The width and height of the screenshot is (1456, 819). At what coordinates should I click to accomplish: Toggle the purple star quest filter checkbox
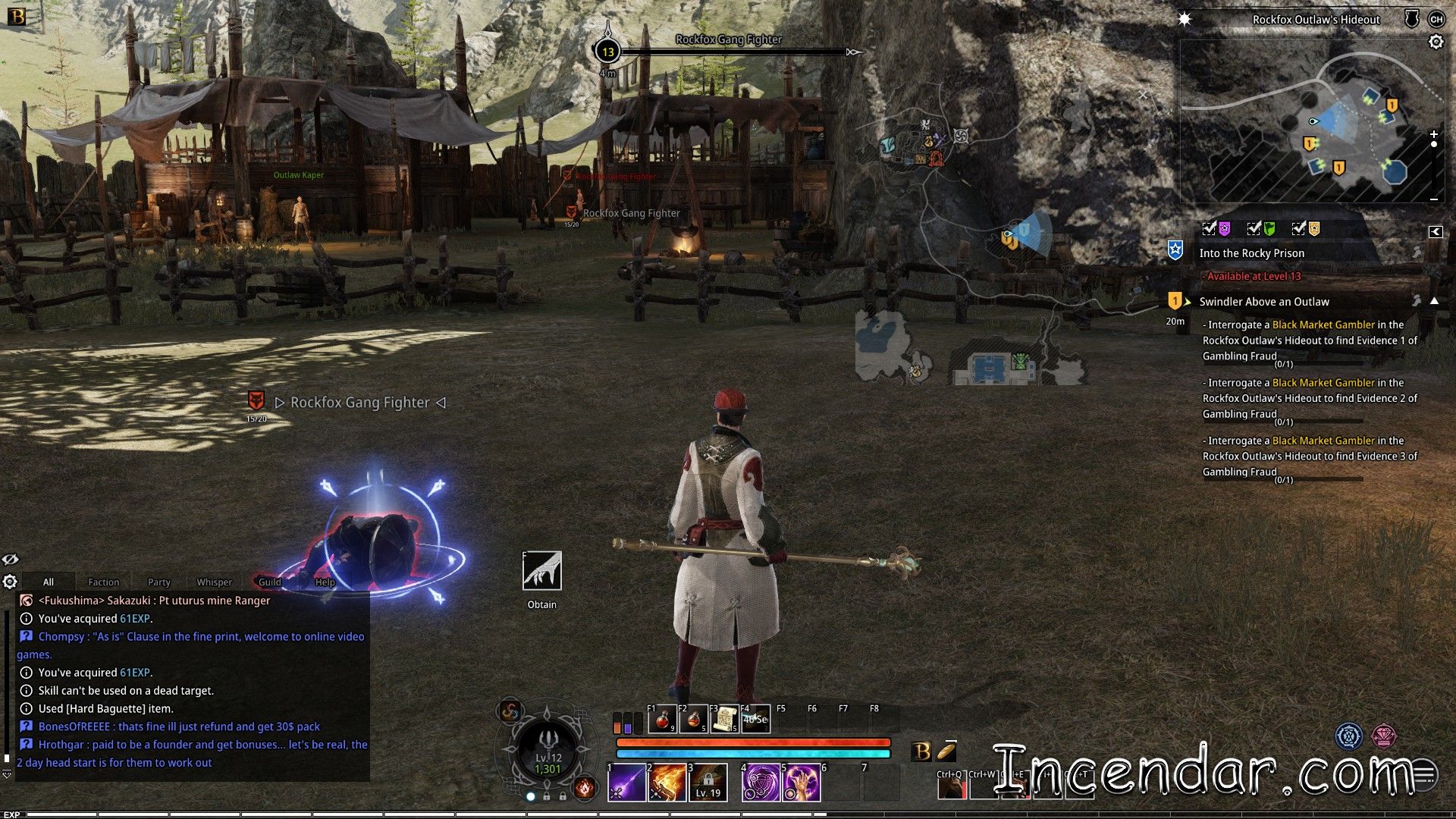(1210, 228)
